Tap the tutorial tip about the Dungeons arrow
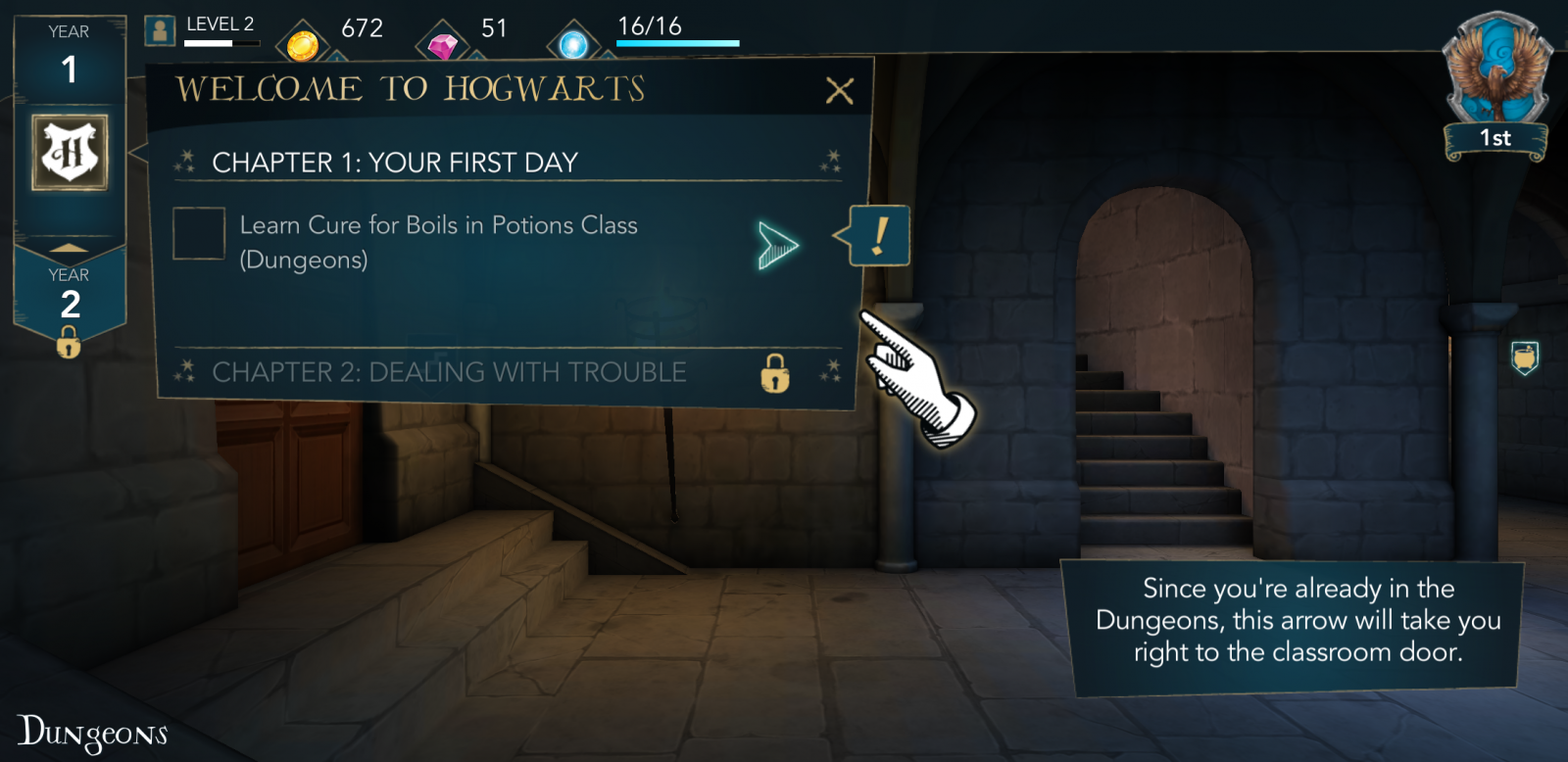The height and width of the screenshot is (762, 1568). tap(1295, 620)
